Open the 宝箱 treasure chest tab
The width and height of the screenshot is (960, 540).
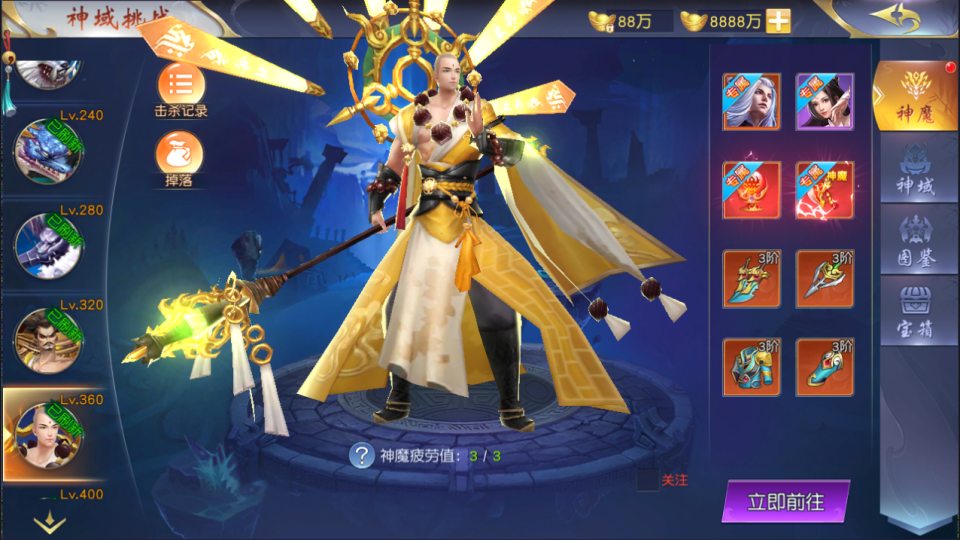(x=916, y=312)
